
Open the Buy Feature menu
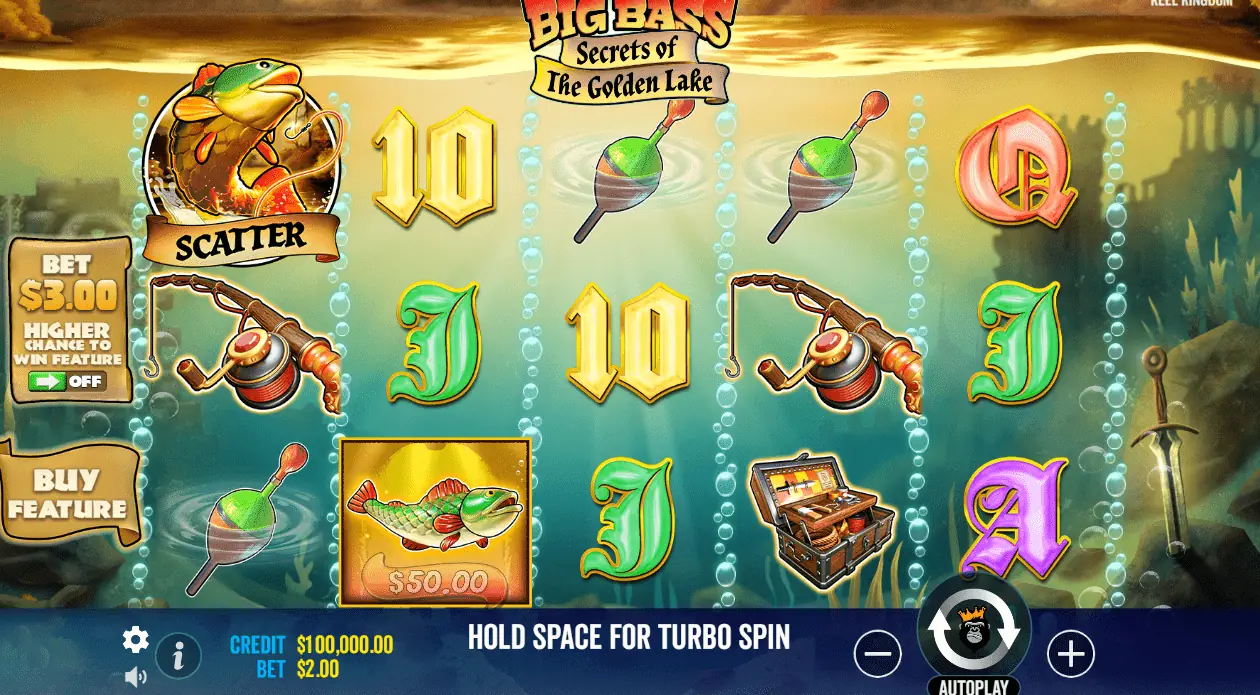click(68, 495)
